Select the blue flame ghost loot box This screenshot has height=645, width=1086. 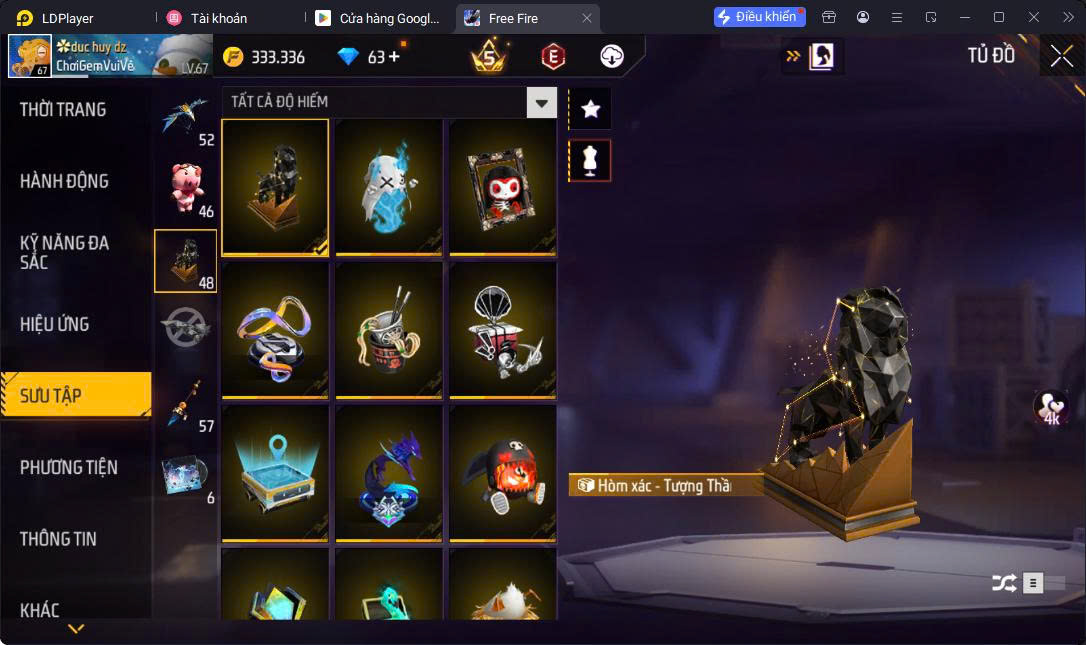tap(389, 188)
